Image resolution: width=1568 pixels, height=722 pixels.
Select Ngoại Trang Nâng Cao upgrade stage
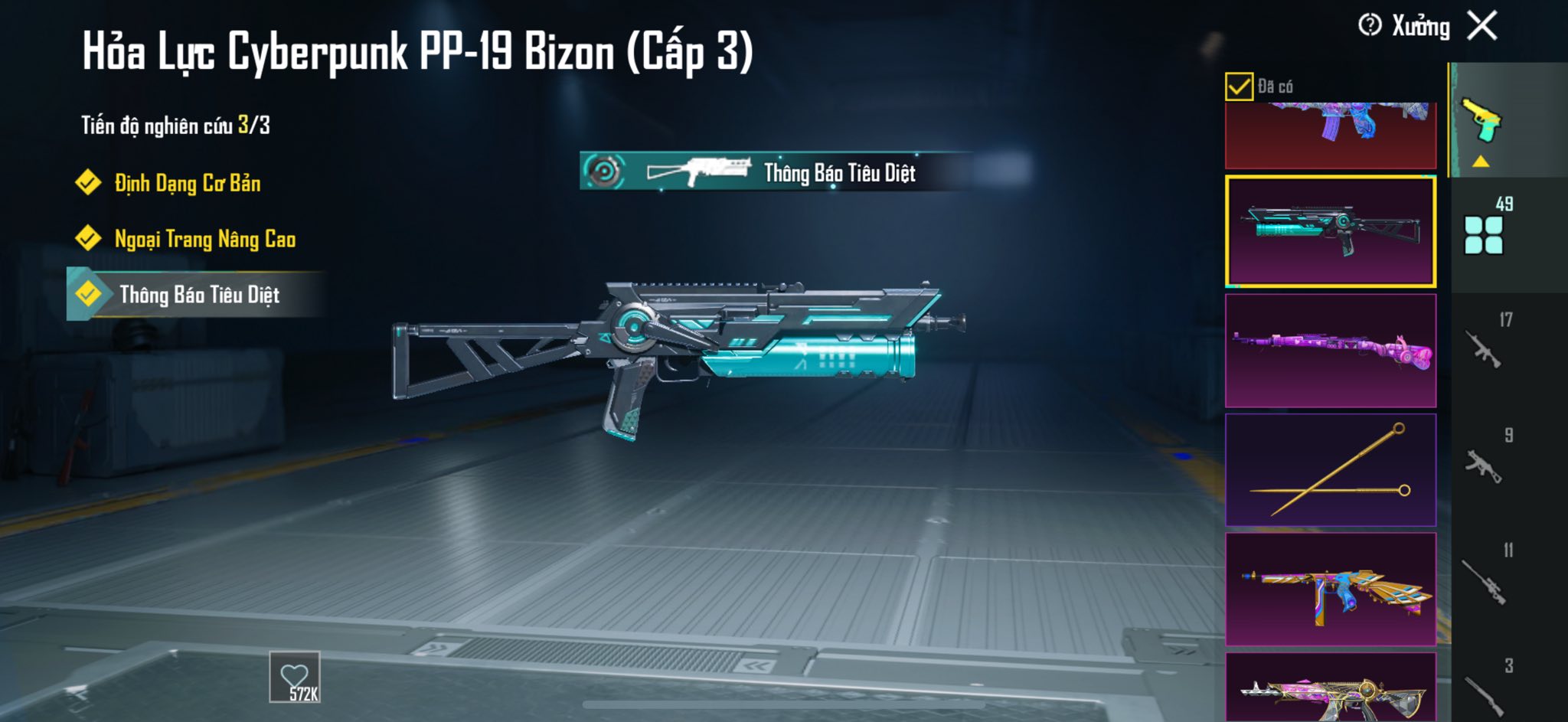pos(204,239)
